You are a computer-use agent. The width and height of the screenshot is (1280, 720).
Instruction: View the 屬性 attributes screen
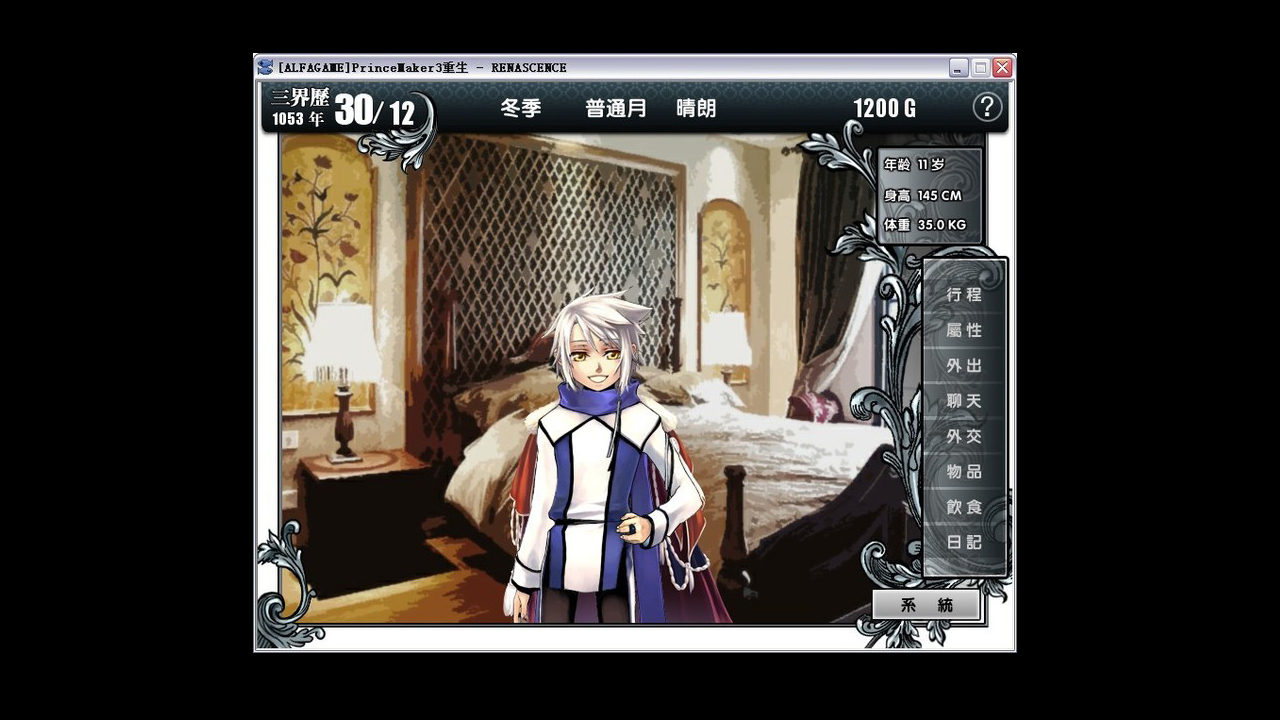pos(963,330)
